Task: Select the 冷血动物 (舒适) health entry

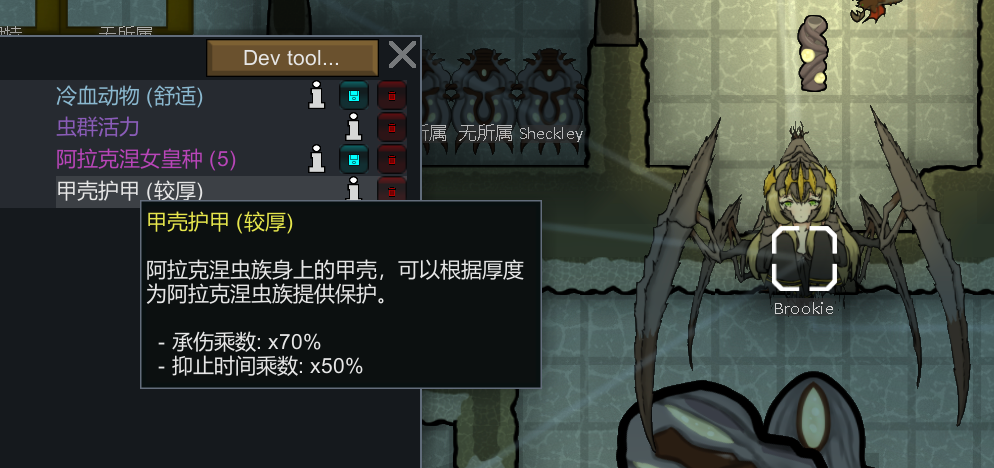Action: coord(130,96)
